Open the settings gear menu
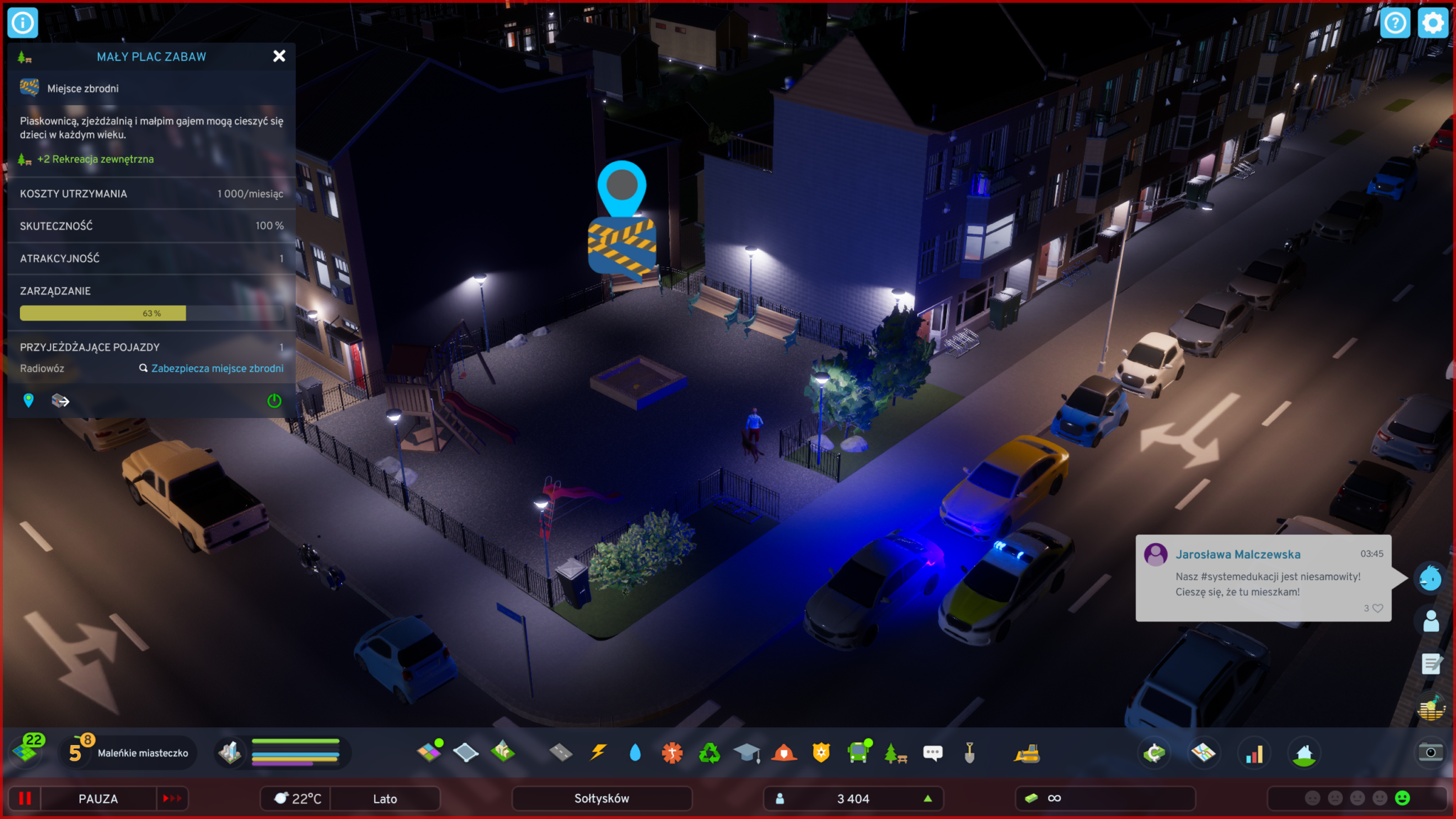 coord(1433,23)
